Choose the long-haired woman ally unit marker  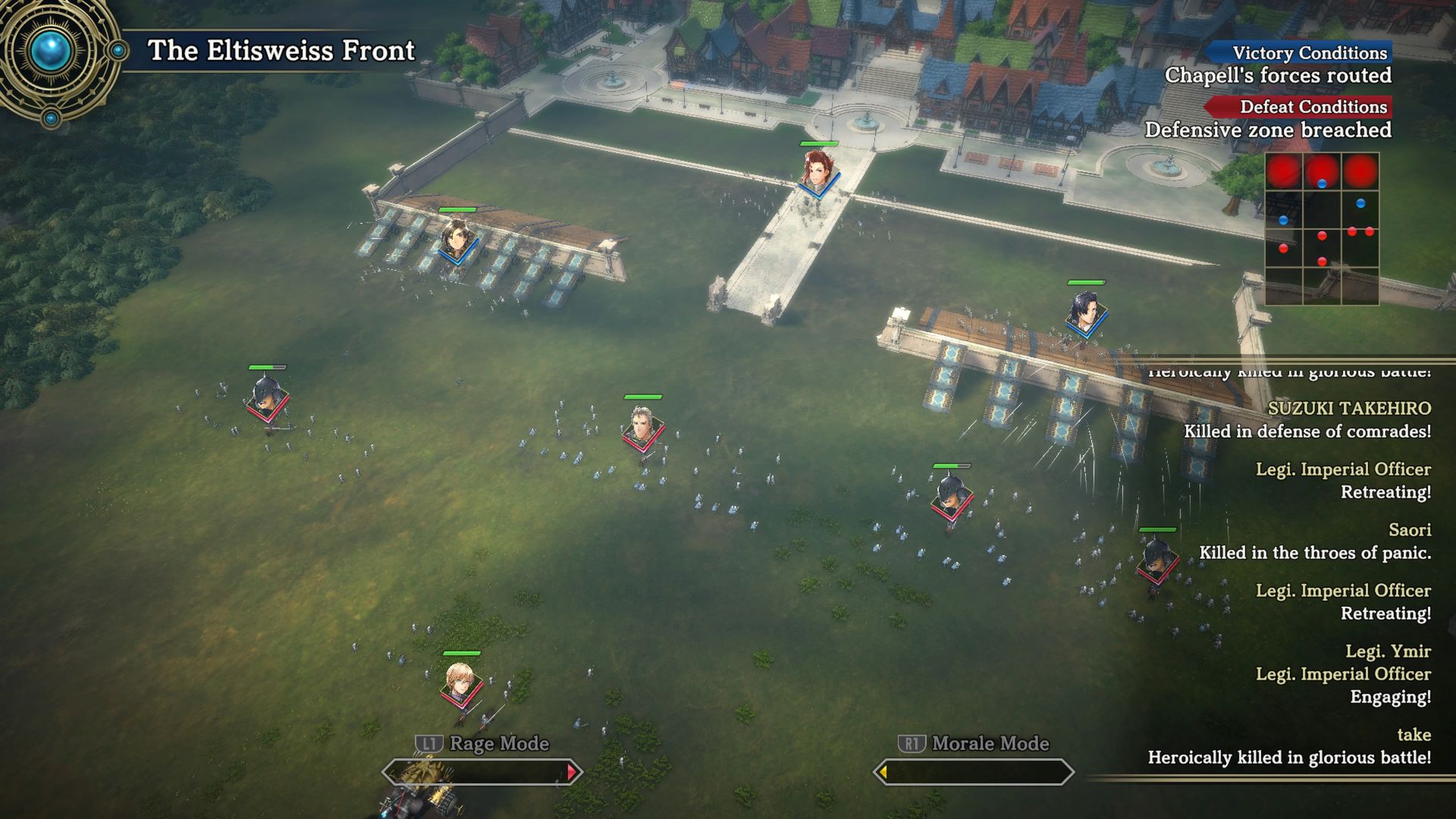click(457, 240)
